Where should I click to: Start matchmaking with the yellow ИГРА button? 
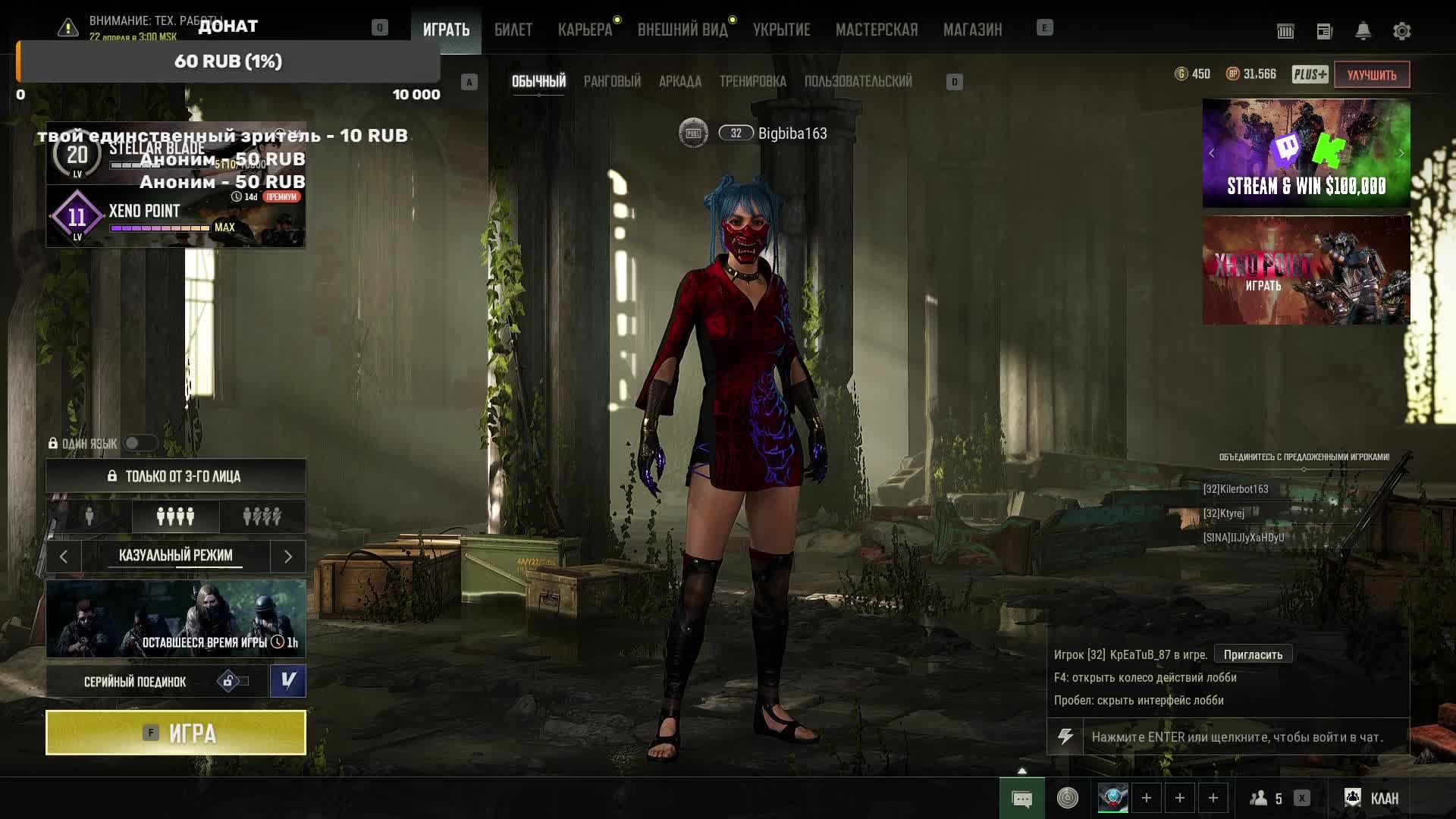(176, 733)
